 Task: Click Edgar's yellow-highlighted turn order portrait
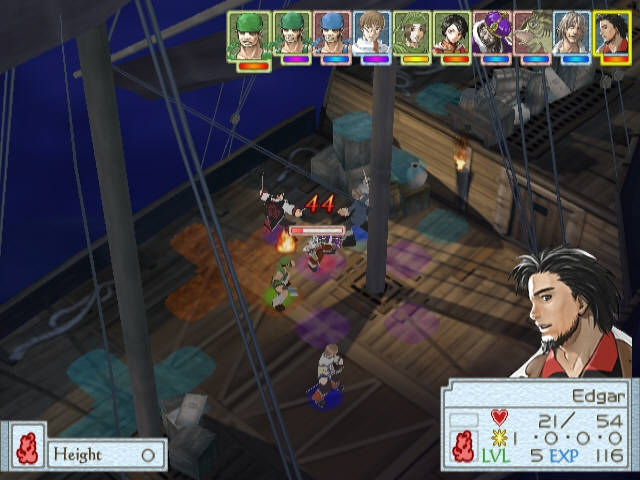(612, 34)
